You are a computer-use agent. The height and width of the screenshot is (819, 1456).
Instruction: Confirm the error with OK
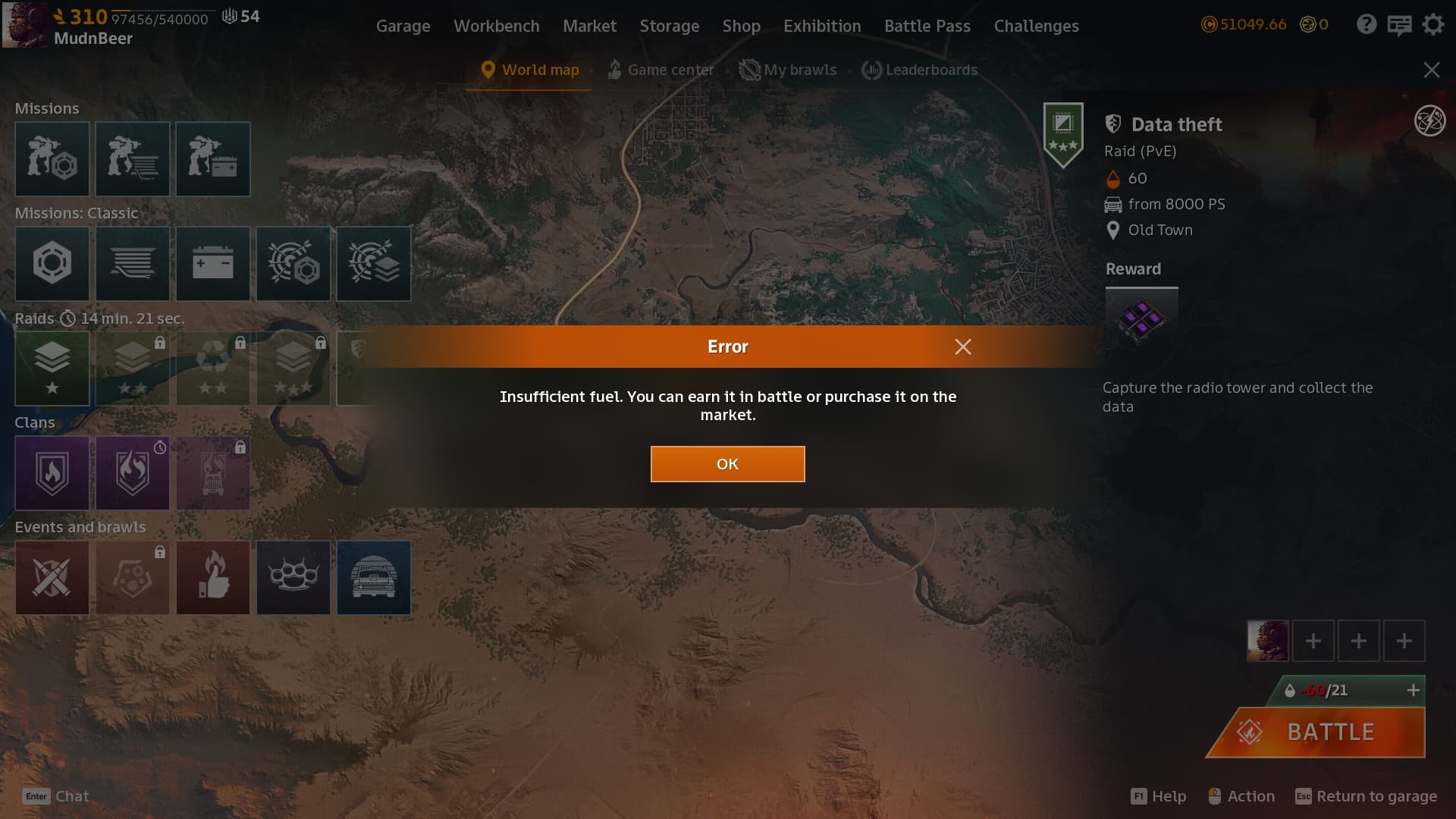click(727, 464)
